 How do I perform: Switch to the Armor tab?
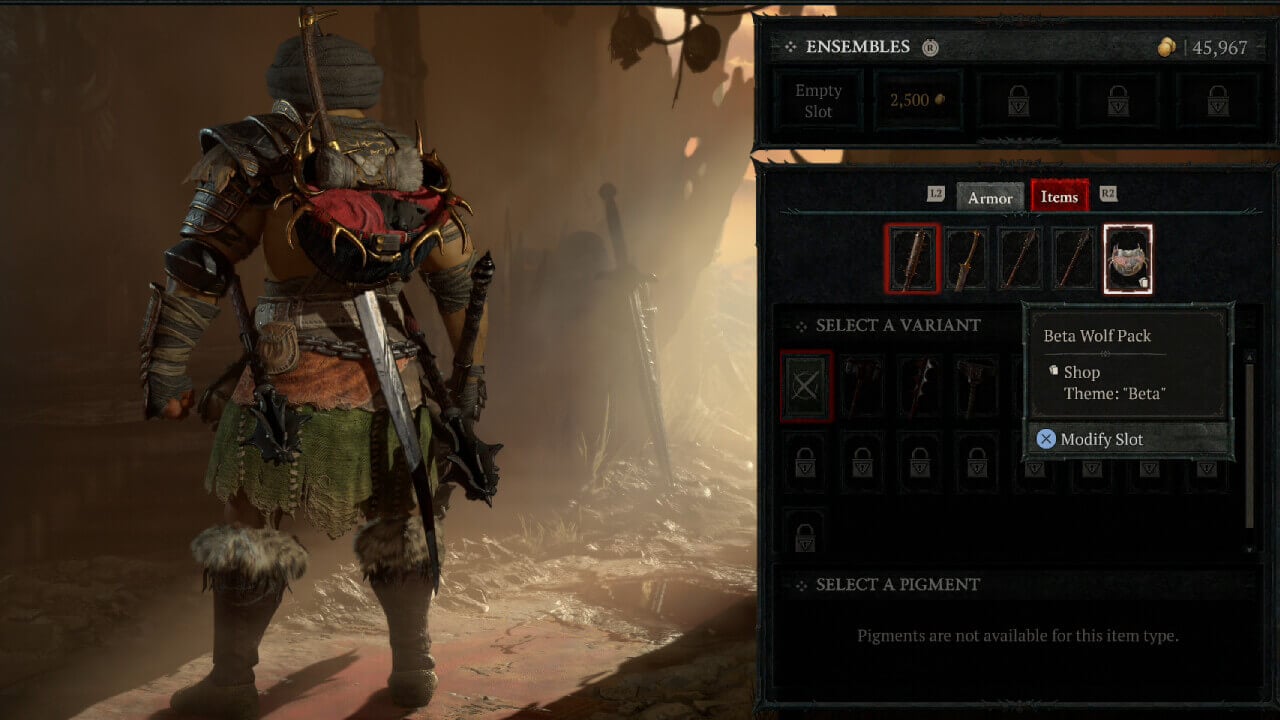pyautogui.click(x=989, y=198)
